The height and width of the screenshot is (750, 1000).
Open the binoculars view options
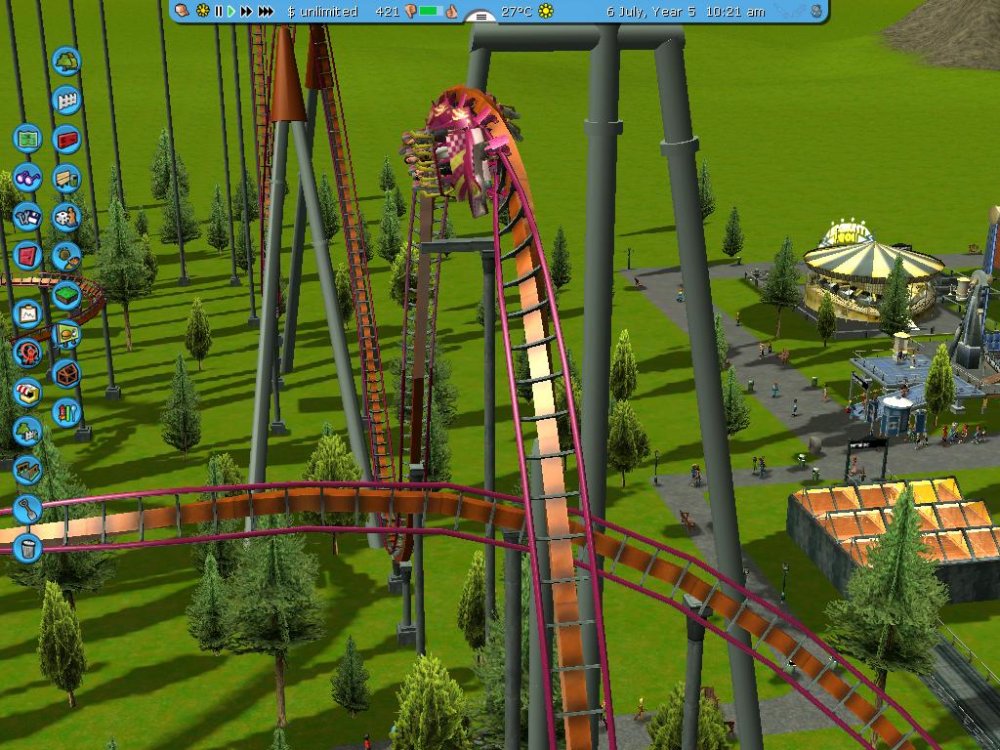[27, 177]
